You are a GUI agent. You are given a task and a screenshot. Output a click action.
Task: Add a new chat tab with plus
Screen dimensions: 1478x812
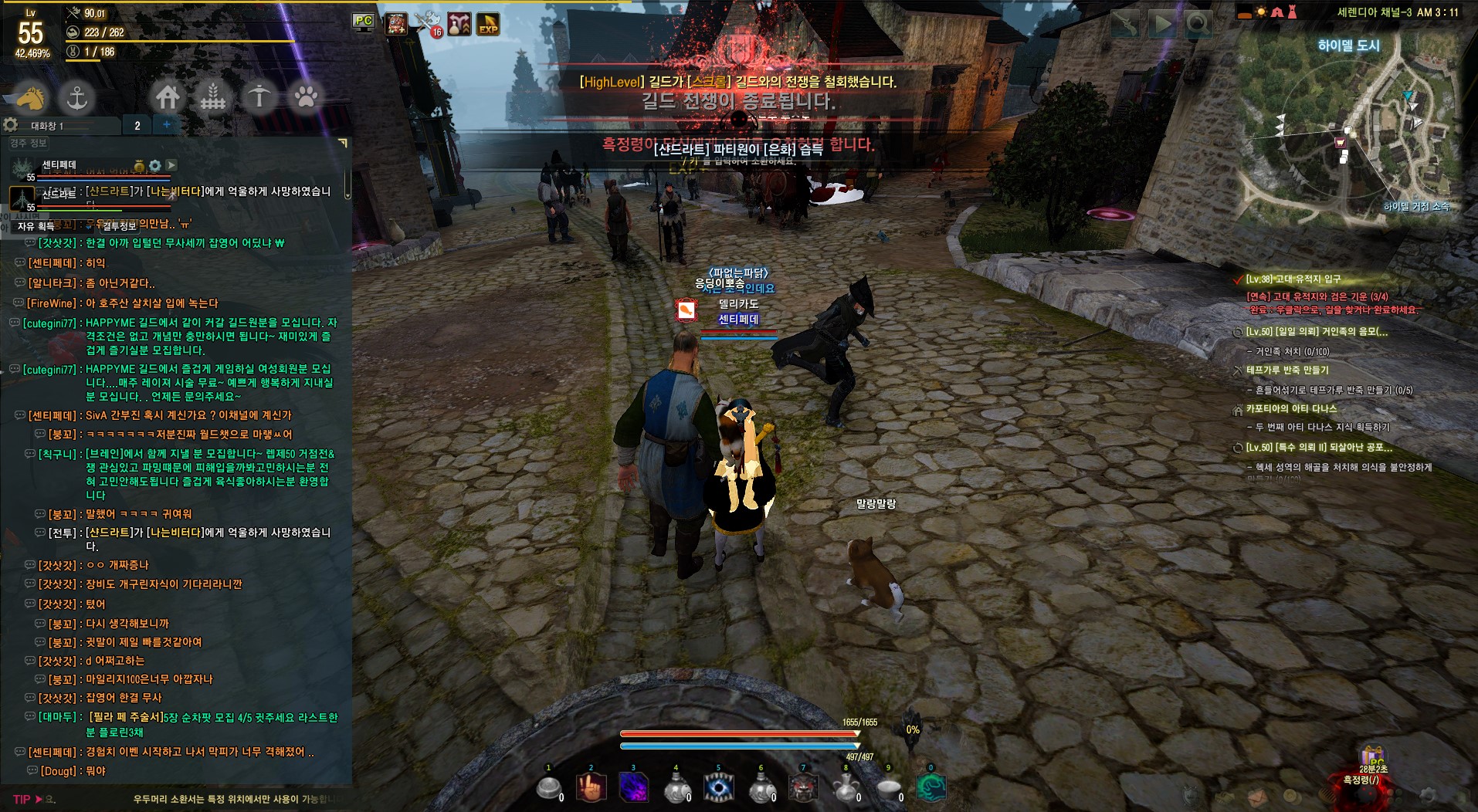[x=167, y=124]
